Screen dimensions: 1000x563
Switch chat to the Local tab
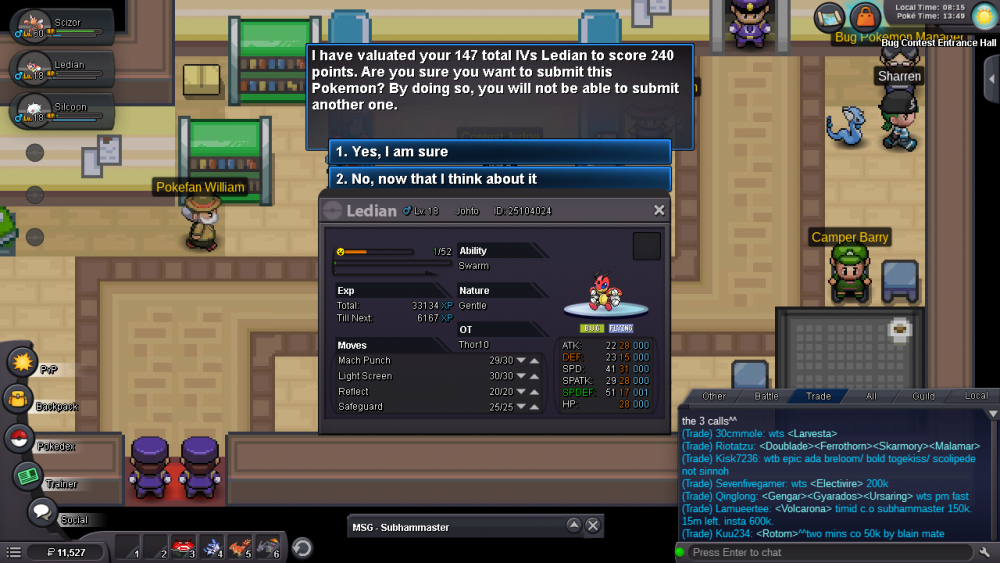pyautogui.click(x=976, y=396)
